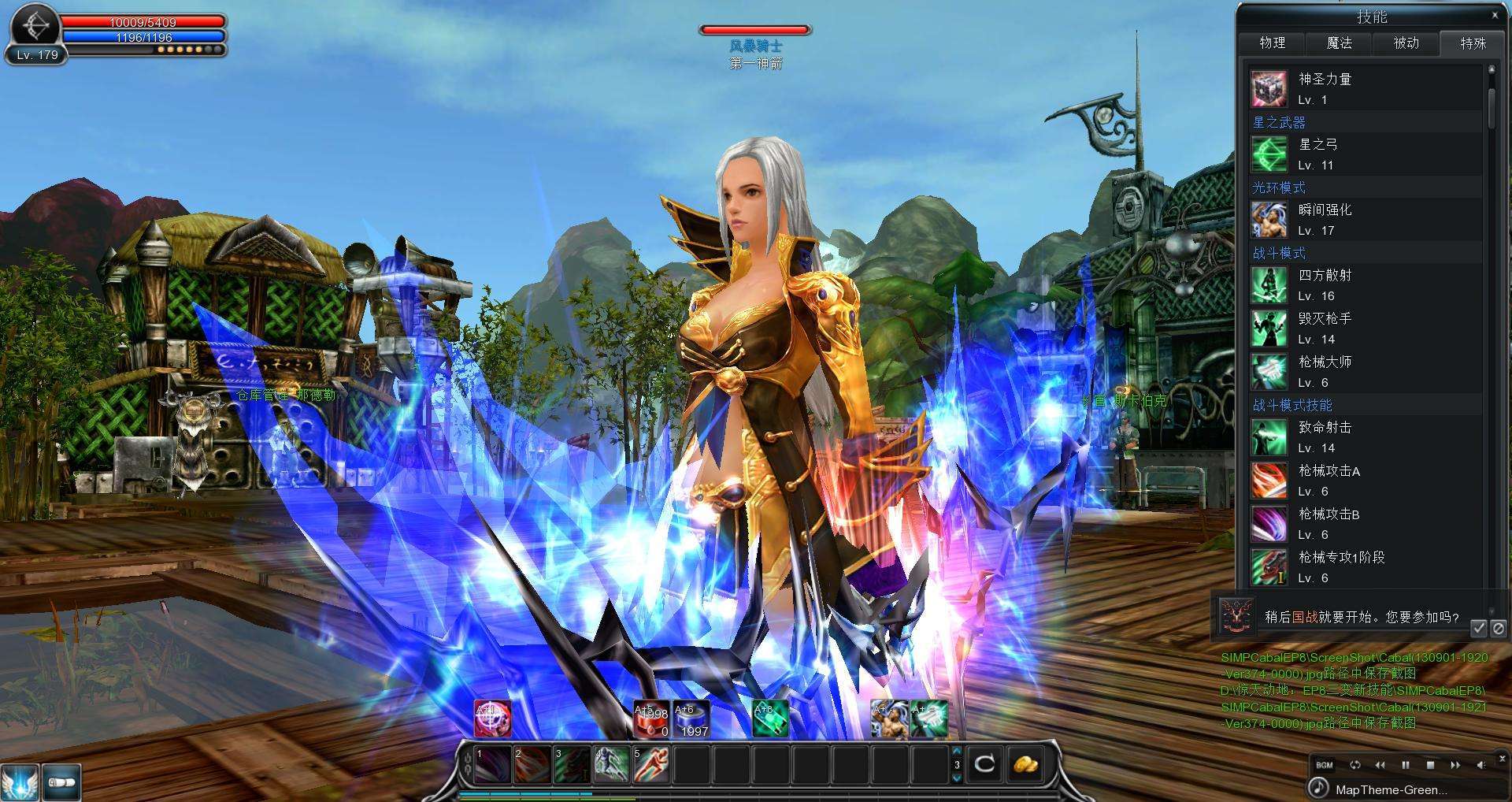Skip to the next BGM track

coord(1455,765)
